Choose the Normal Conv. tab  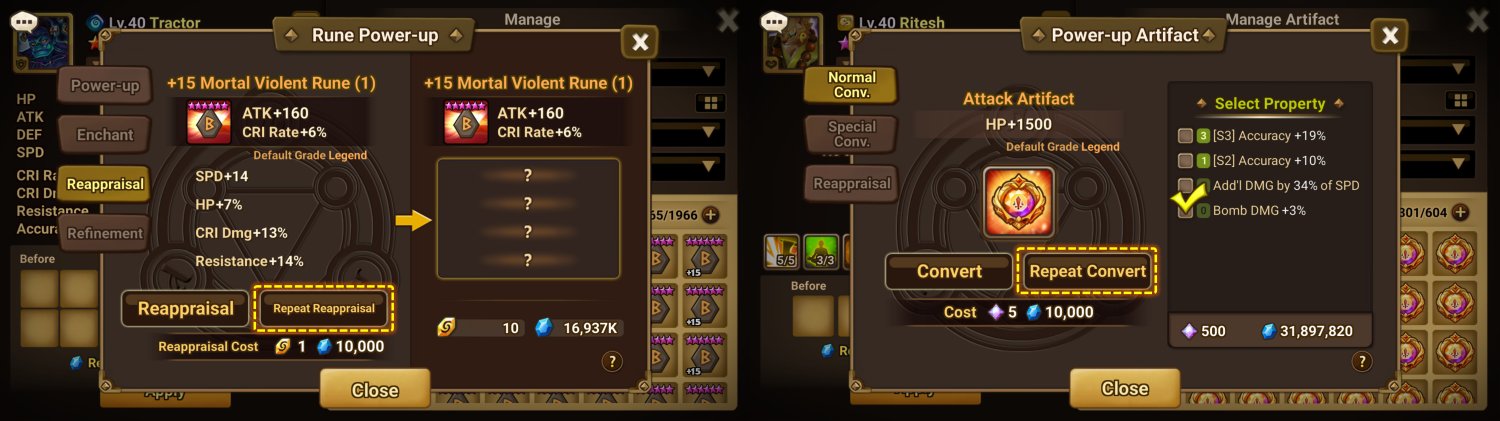pyautogui.click(x=851, y=85)
